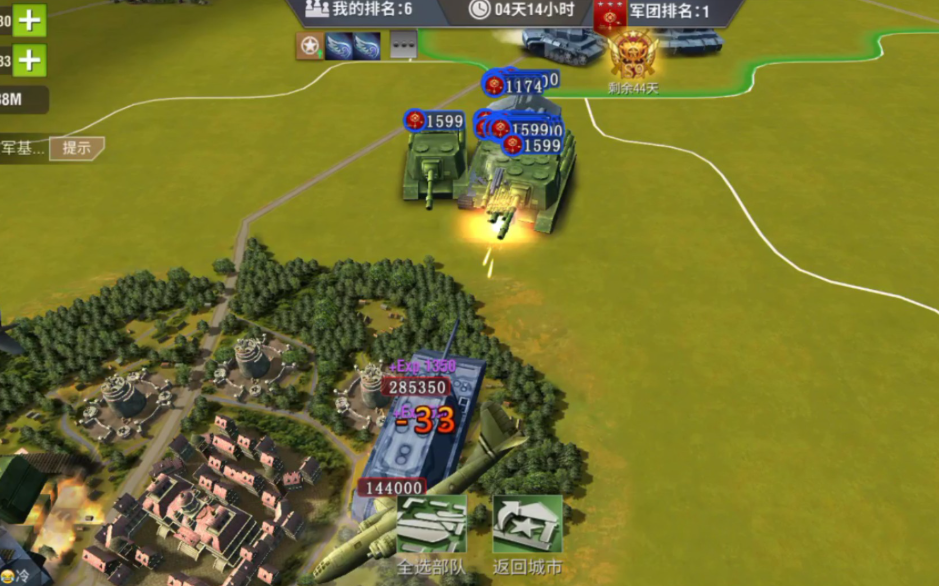This screenshot has width=939, height=586.
Task: Open the 提示 hint button
Action: pyautogui.click(x=77, y=148)
